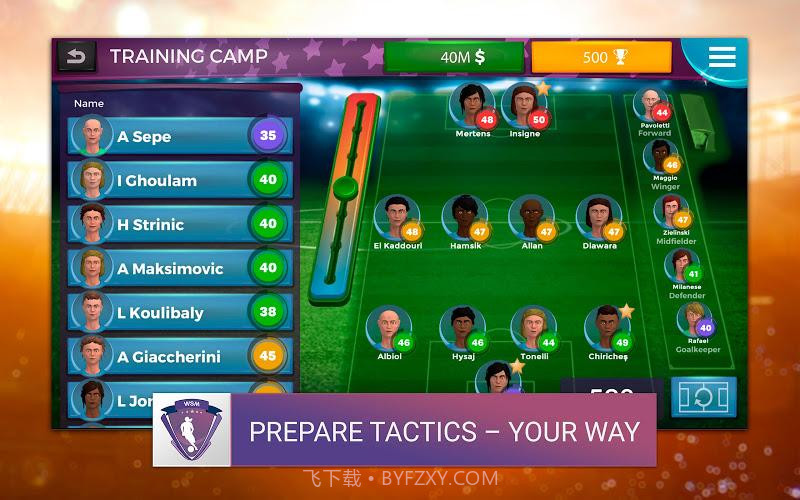Select striker Mertens on the pitch

(x=470, y=105)
